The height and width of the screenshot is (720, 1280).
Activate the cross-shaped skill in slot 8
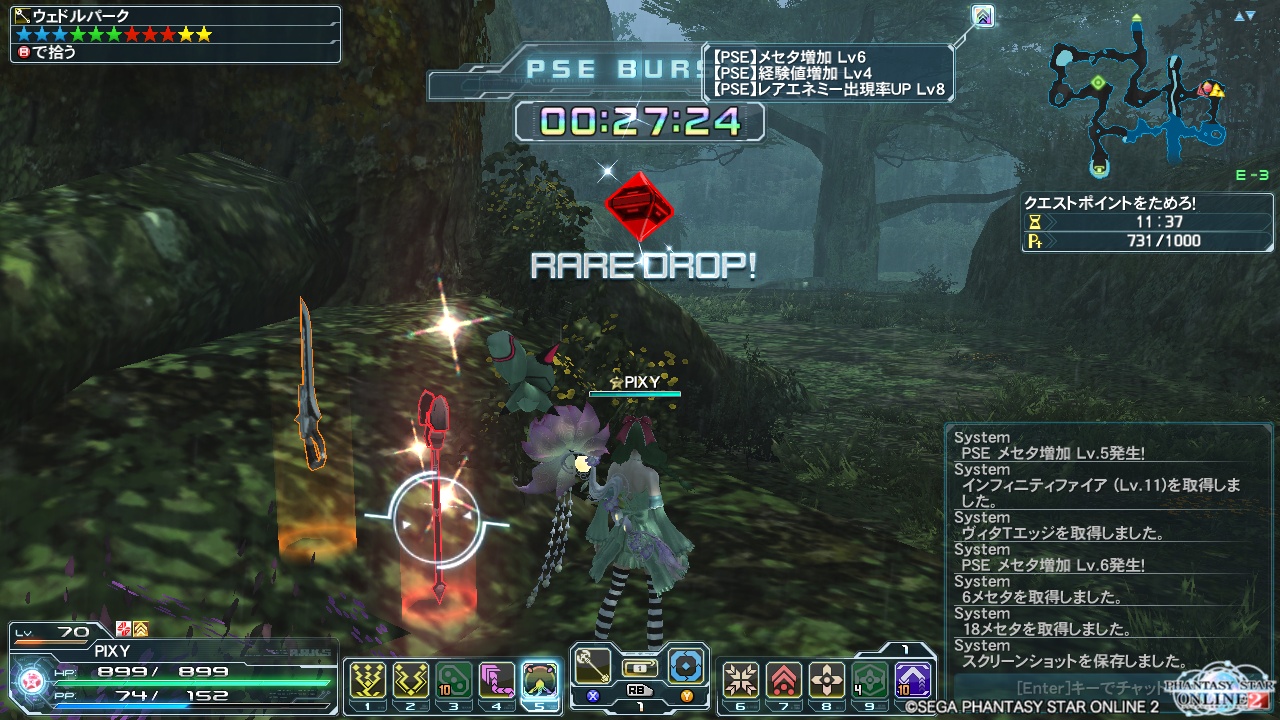click(827, 680)
